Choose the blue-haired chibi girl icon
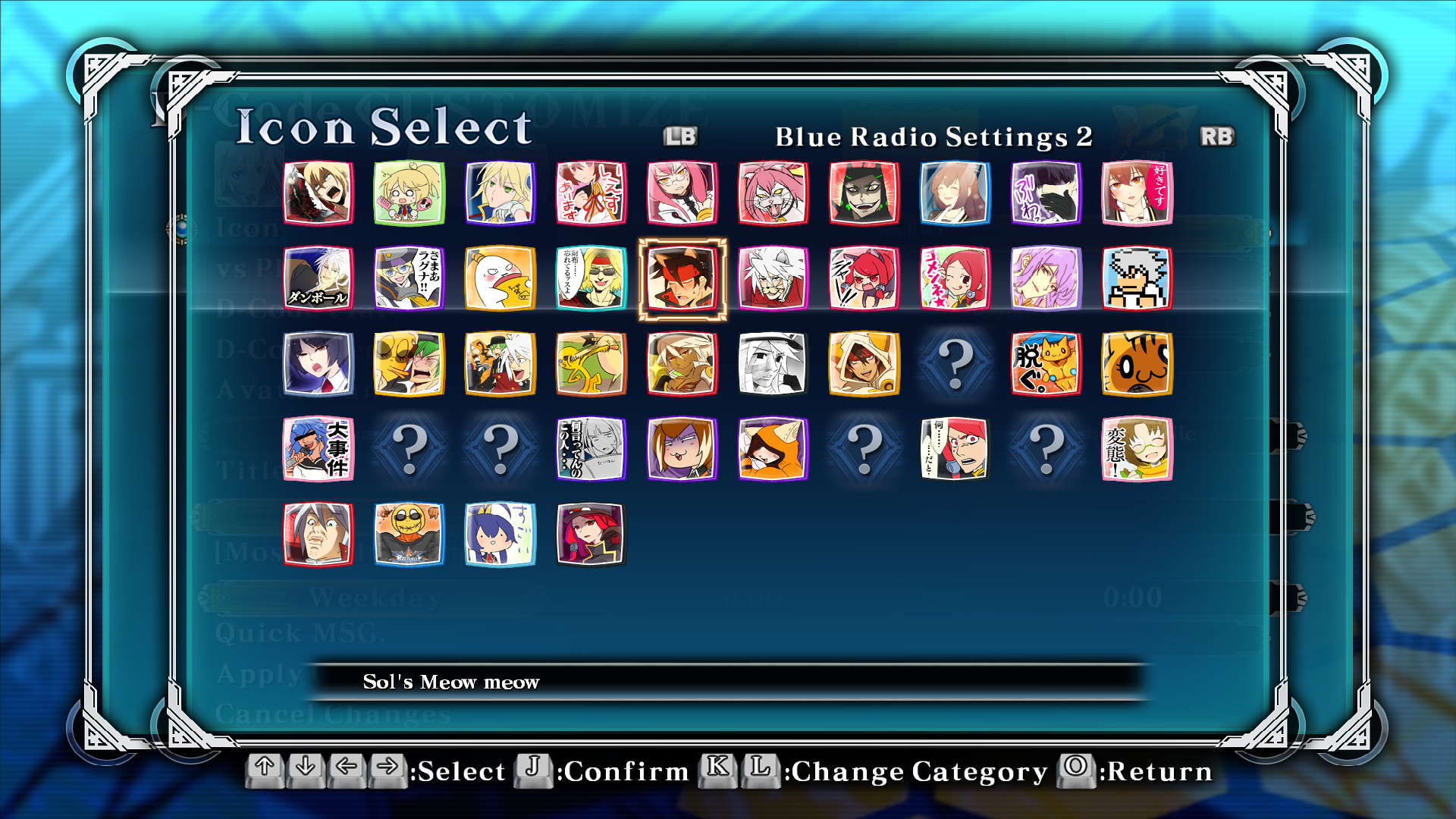The height and width of the screenshot is (819, 1456). [x=500, y=535]
